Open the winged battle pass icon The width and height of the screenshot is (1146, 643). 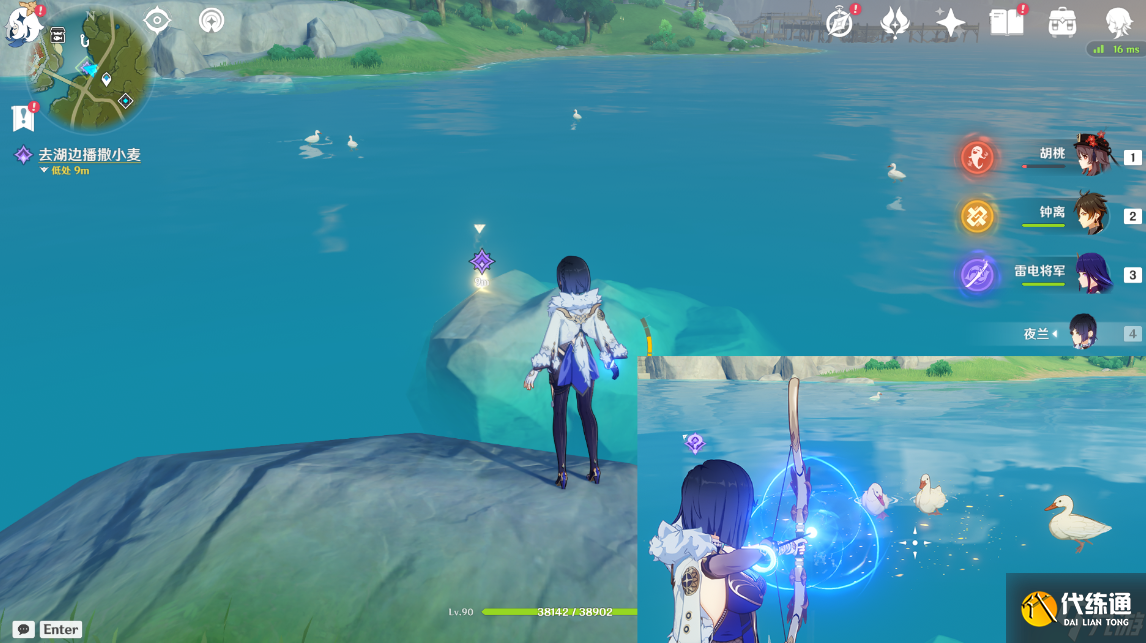point(894,22)
